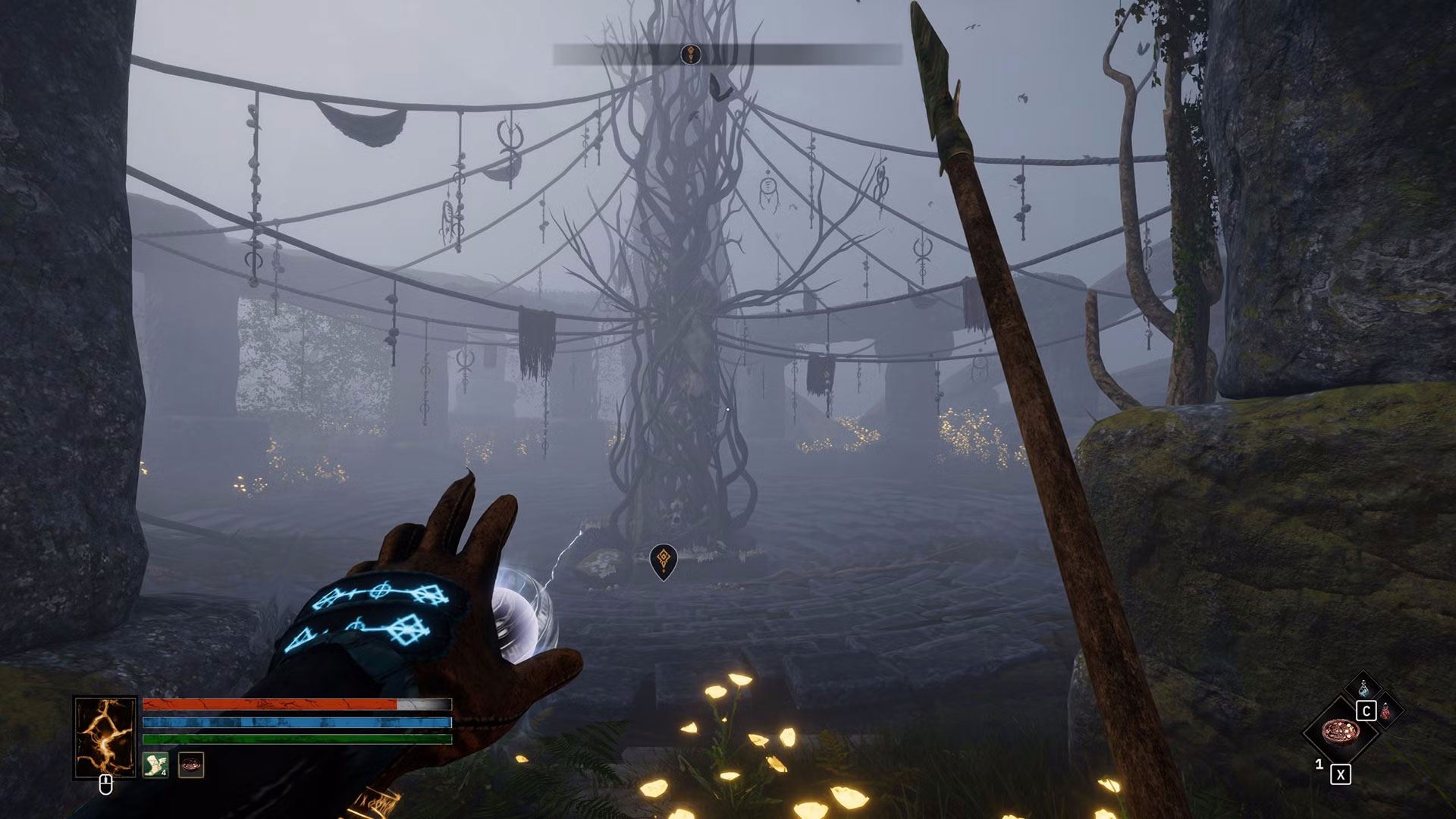This screenshot has height=819, width=1456.
Task: Click the quest marker on the compass bar
Action: coord(690,54)
